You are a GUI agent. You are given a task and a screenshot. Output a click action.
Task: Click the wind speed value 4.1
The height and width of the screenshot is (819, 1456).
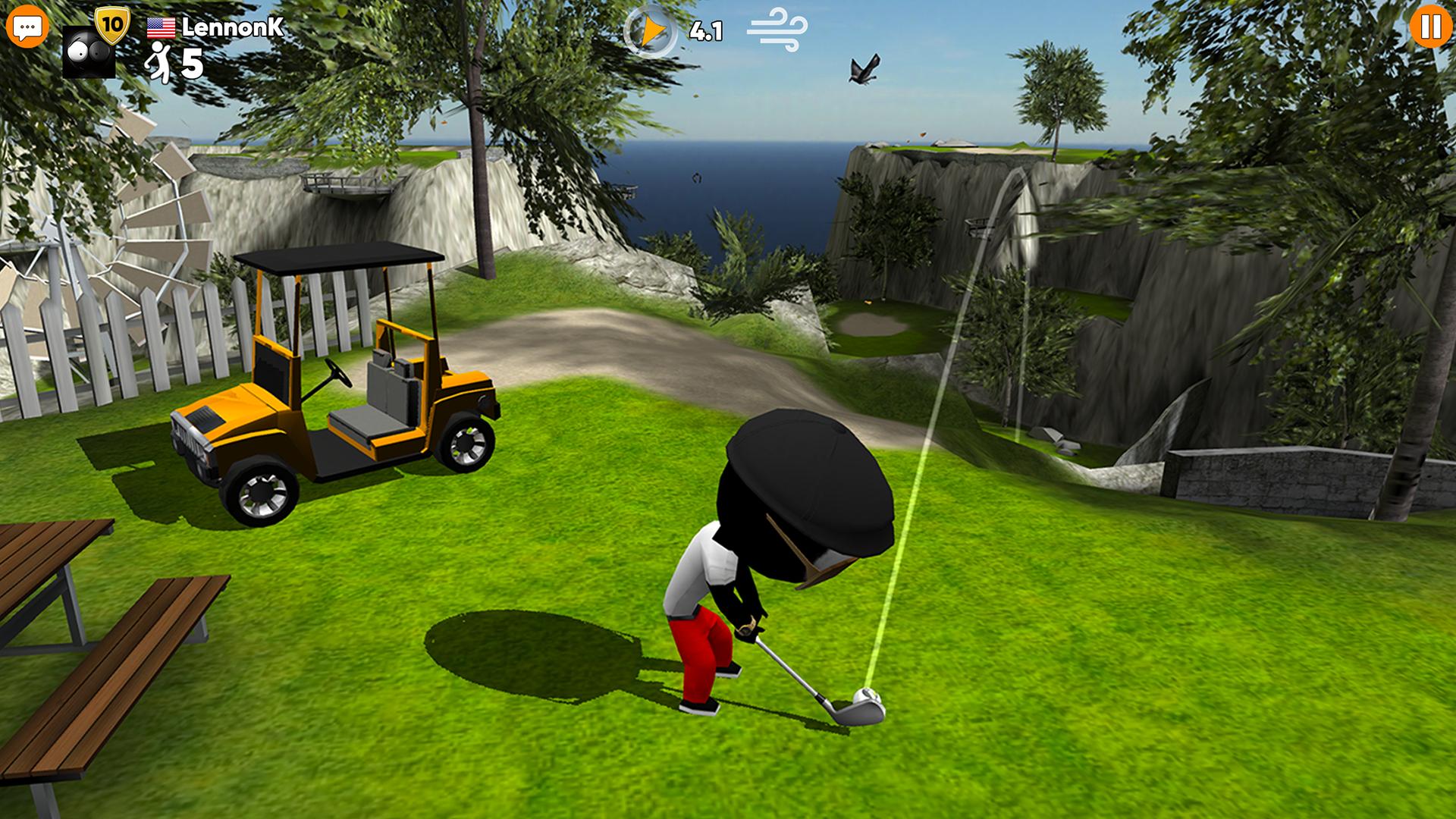(706, 32)
